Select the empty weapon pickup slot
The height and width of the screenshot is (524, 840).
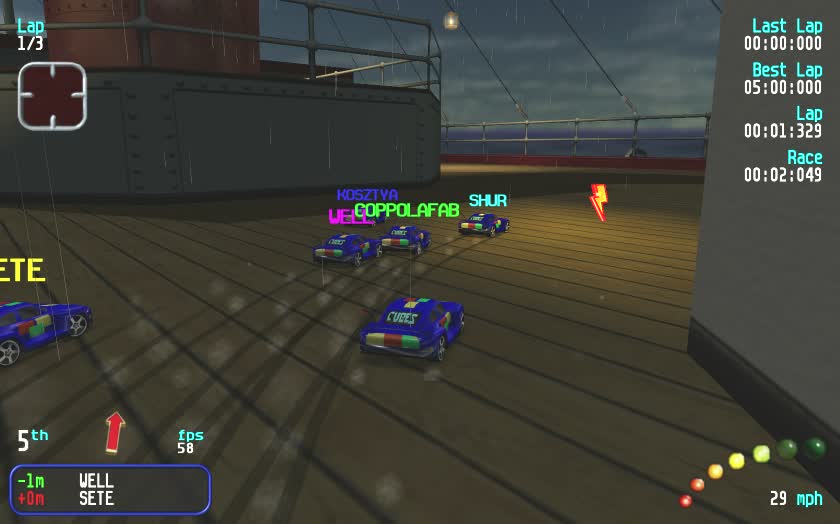tap(52, 96)
